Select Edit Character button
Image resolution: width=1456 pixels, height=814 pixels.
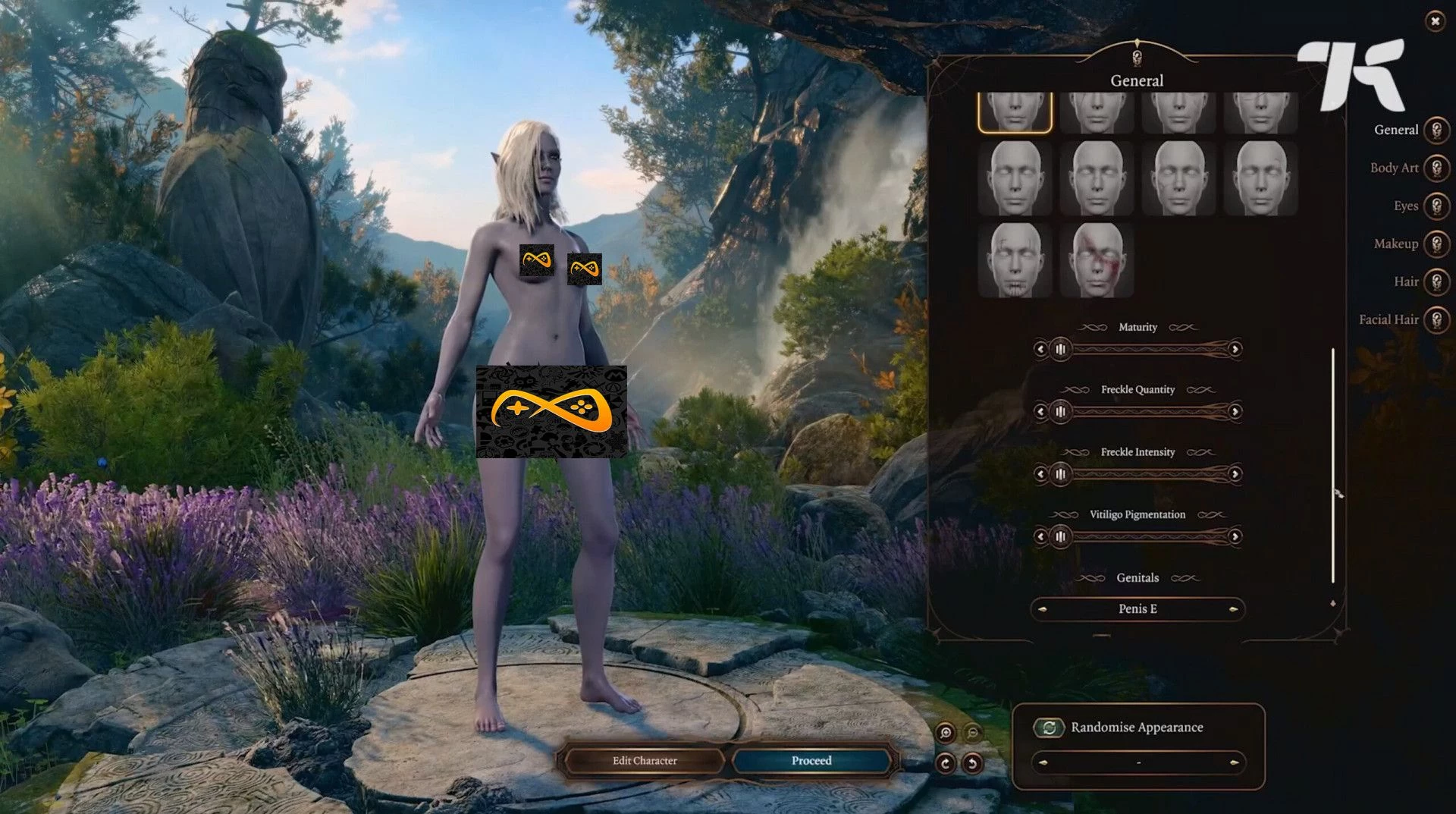click(645, 761)
